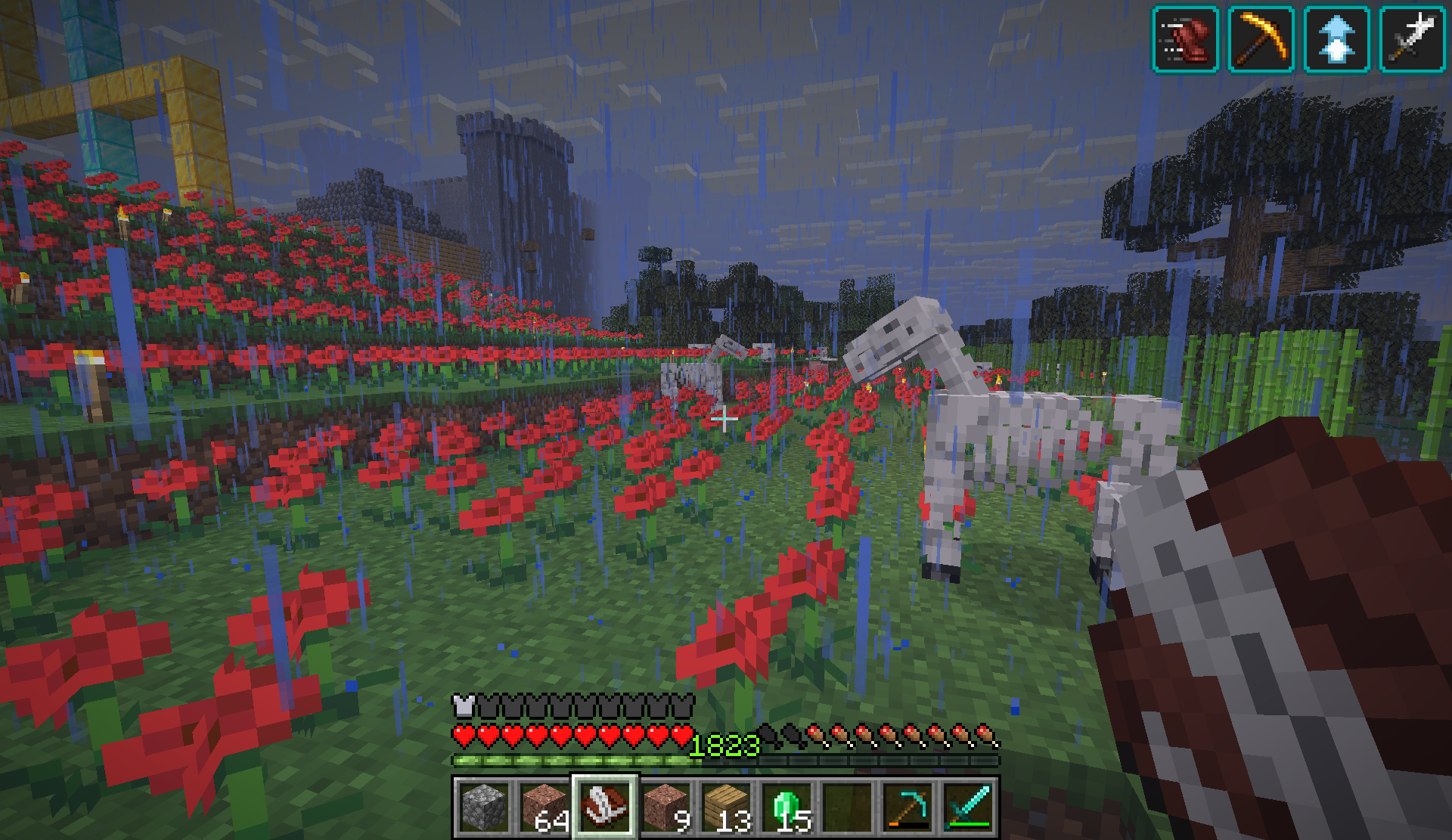Choose the granite stack of 9
The height and width of the screenshot is (840, 1452).
(665, 807)
